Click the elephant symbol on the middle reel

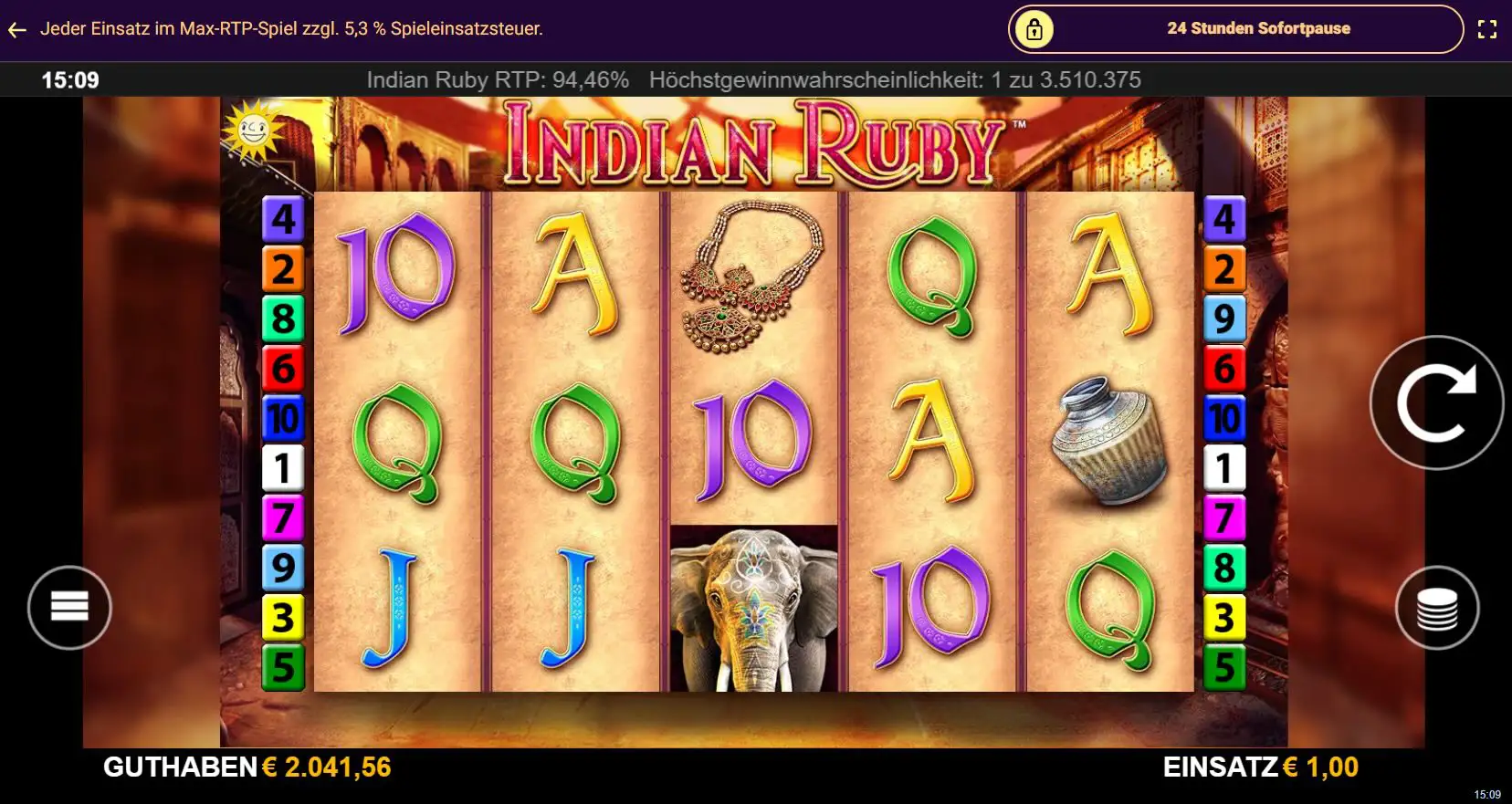pyautogui.click(x=753, y=602)
